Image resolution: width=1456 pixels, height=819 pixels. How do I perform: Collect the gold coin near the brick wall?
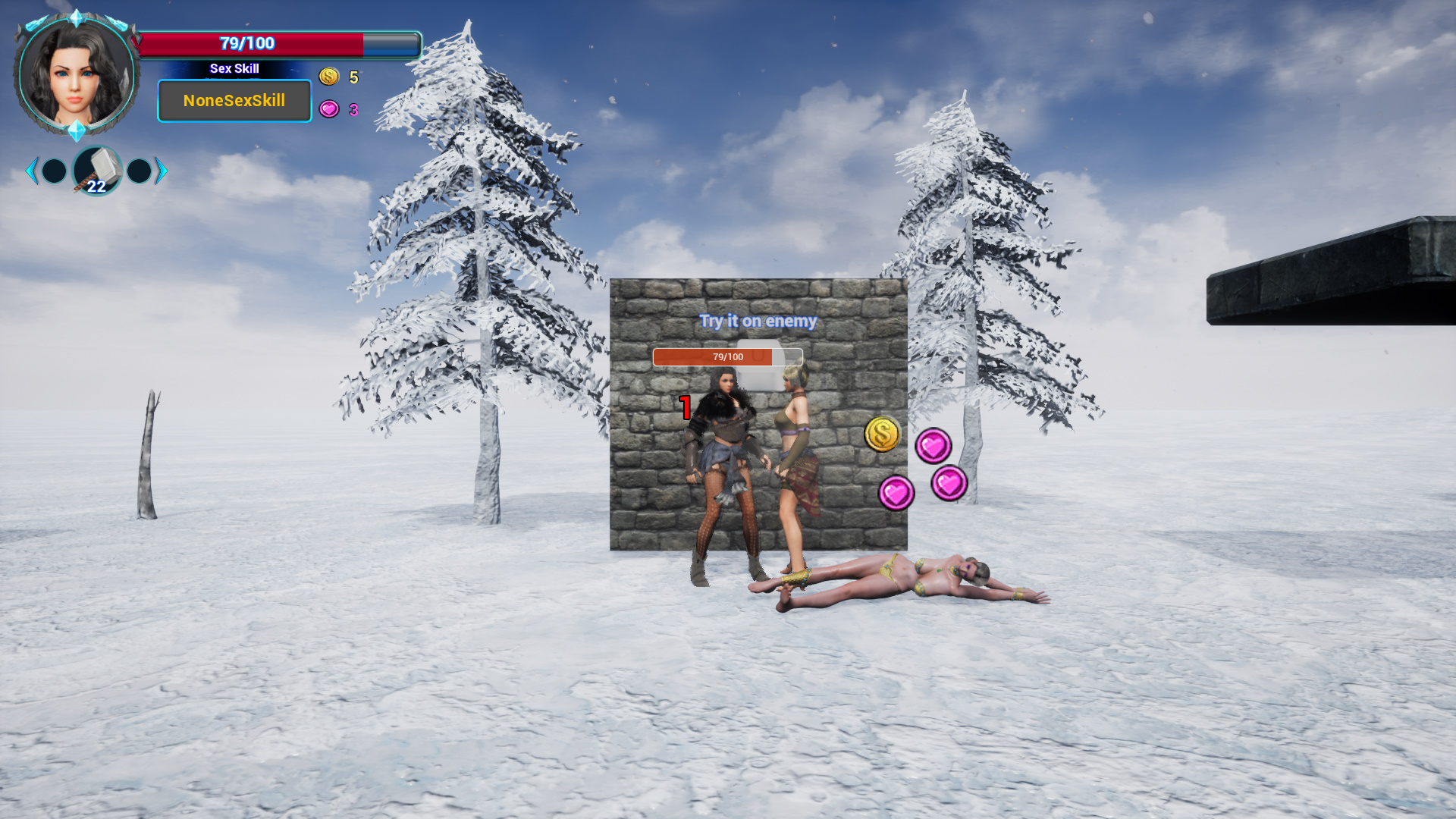(x=882, y=435)
